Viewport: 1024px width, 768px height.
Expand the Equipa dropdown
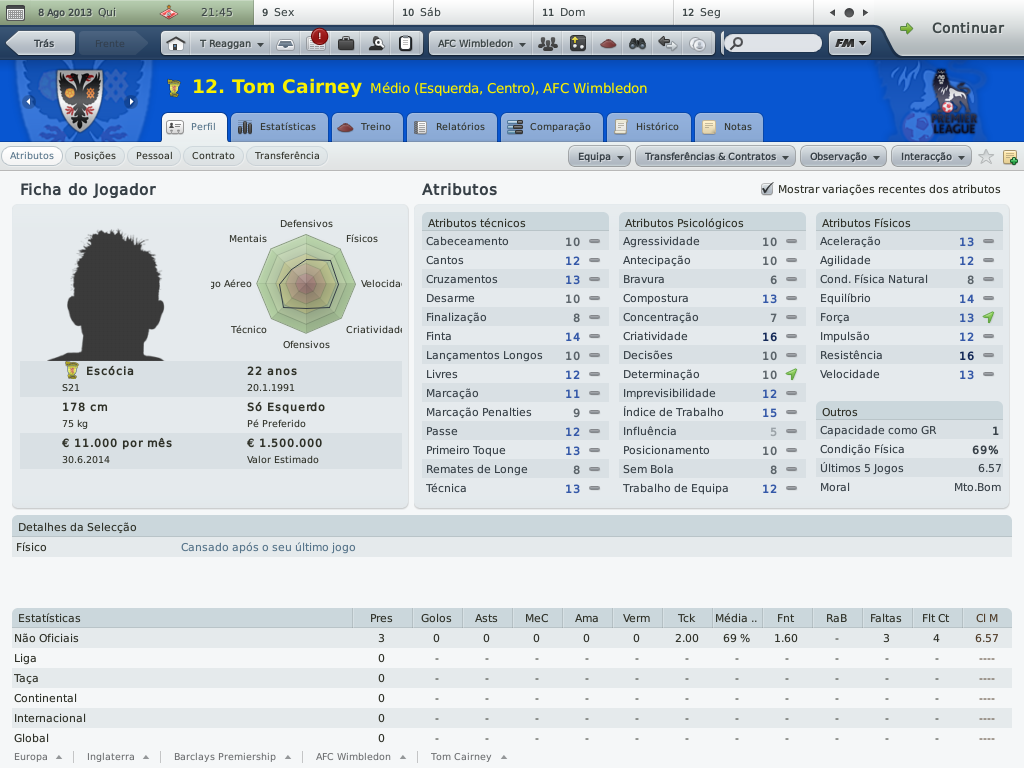600,157
